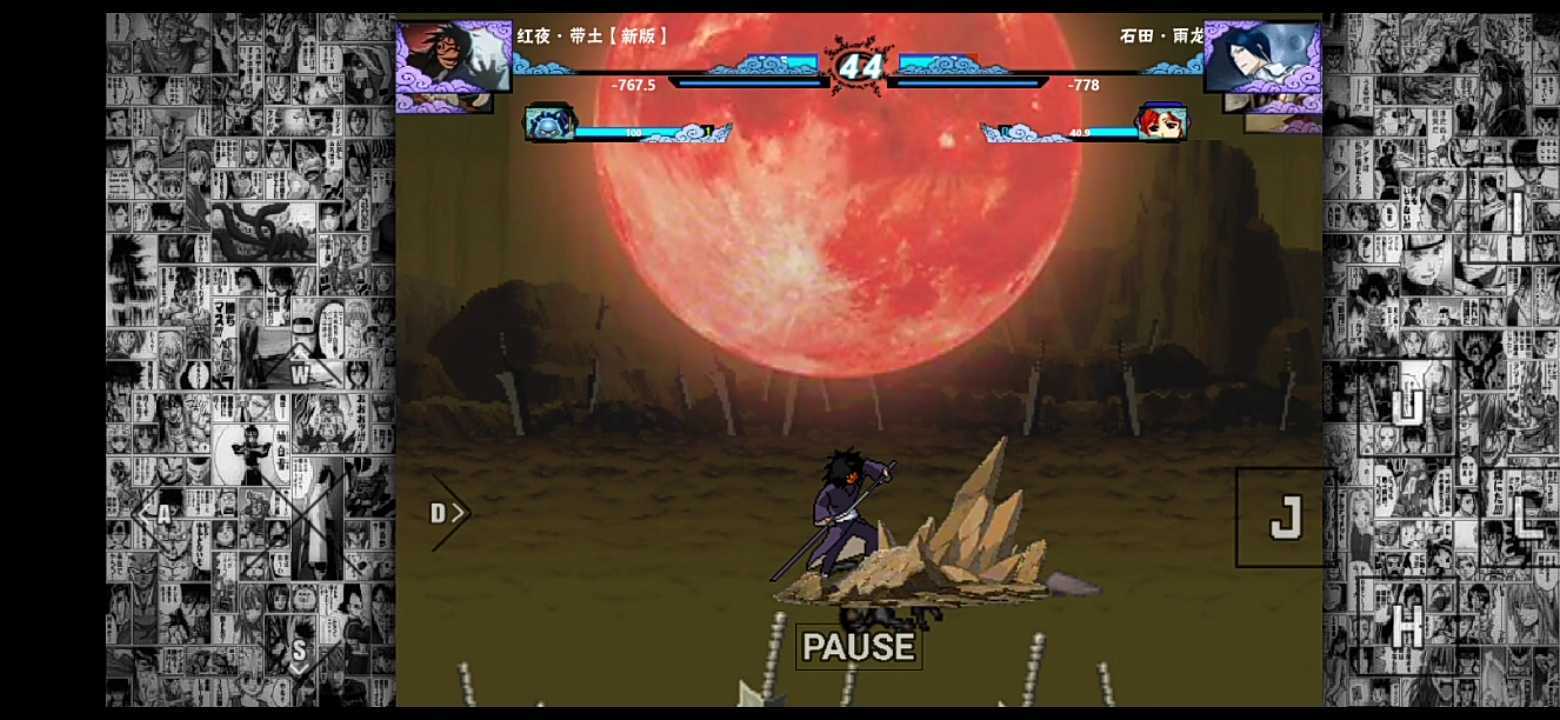Viewport: 1560px width, 720px height.
Task: Tap the PAUSE button
Action: (x=858, y=646)
